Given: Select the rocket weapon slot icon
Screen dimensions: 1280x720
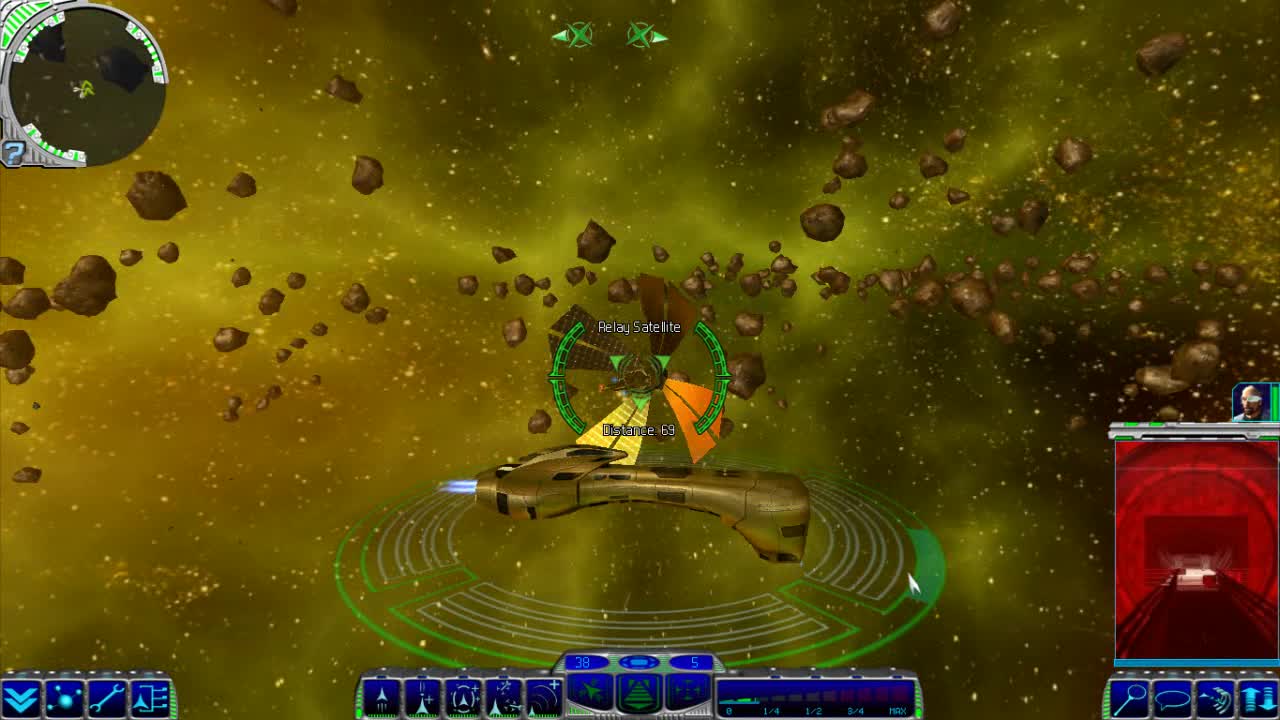Looking at the screenshot, I should pyautogui.click(x=380, y=697).
